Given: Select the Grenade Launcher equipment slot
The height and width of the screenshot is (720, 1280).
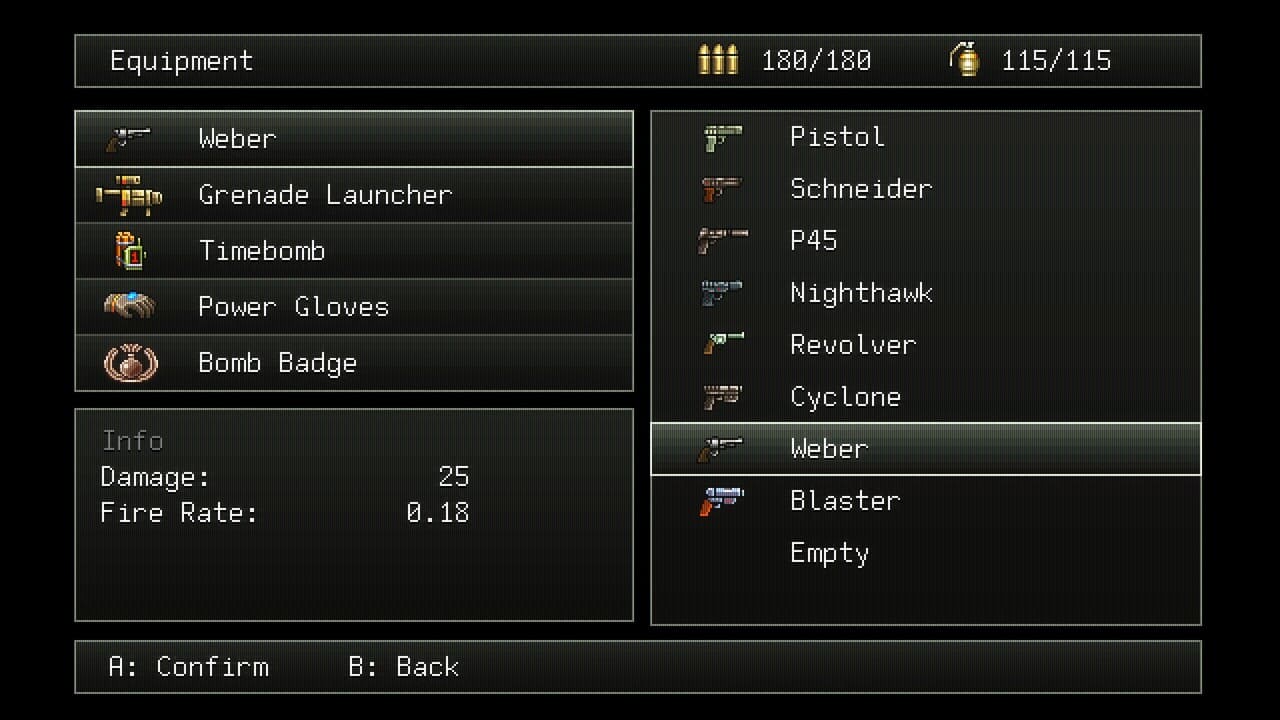Looking at the screenshot, I should point(324,195).
